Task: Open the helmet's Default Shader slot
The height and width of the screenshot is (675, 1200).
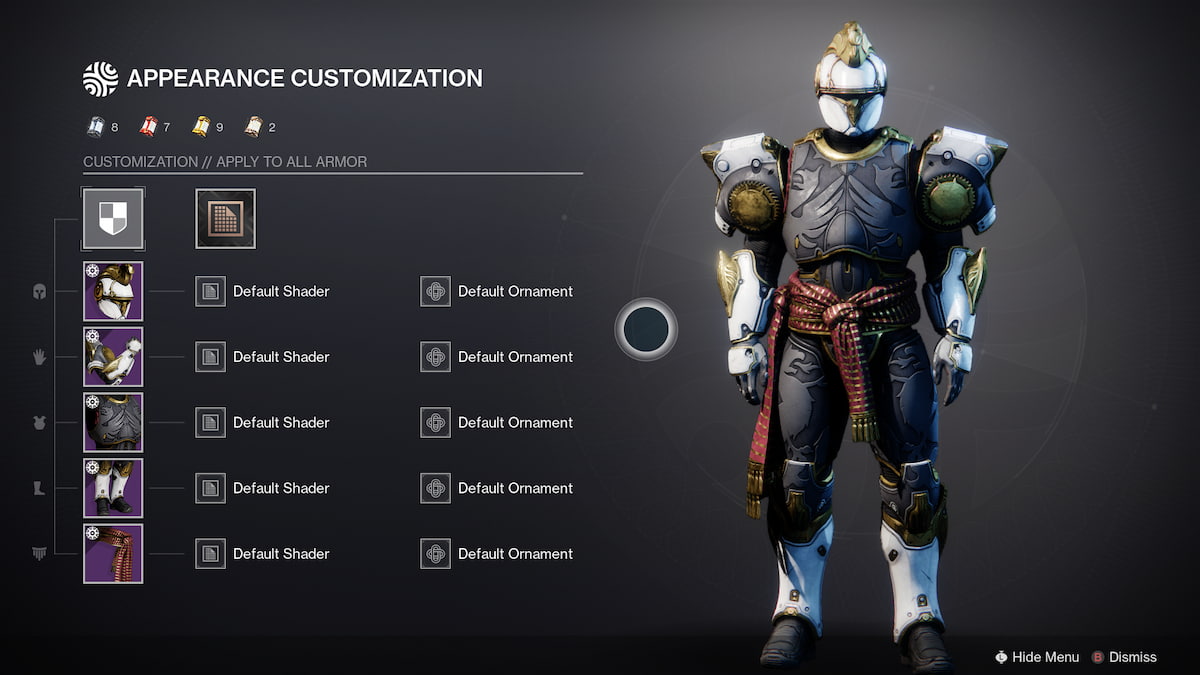Action: coord(210,291)
